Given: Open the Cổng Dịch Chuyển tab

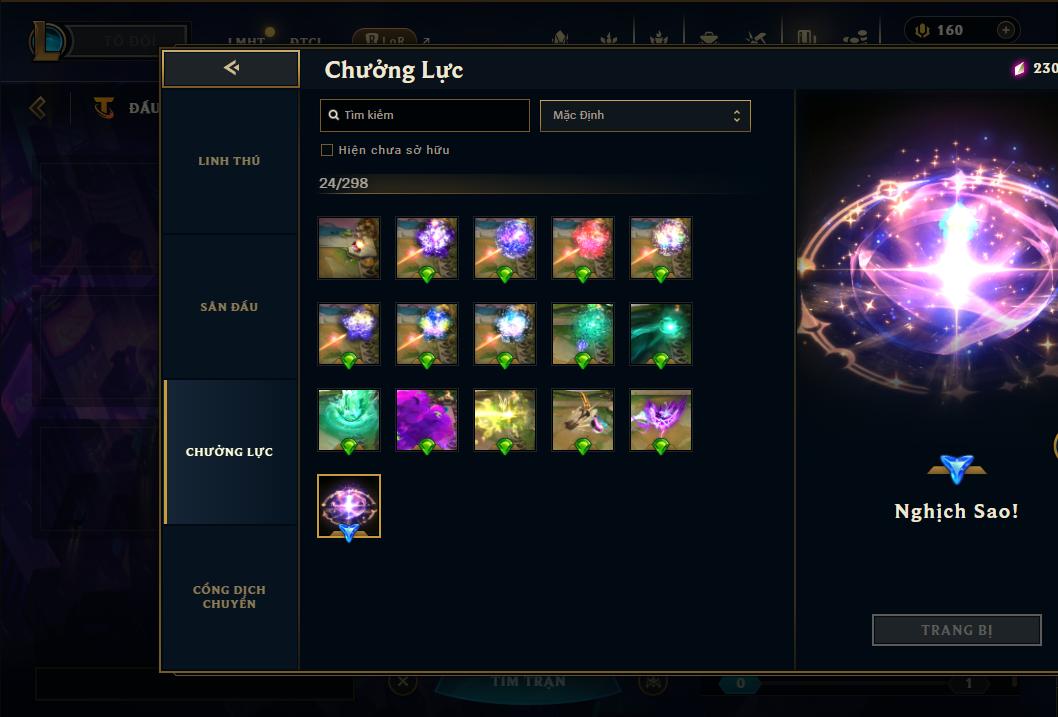Looking at the screenshot, I should (229, 597).
